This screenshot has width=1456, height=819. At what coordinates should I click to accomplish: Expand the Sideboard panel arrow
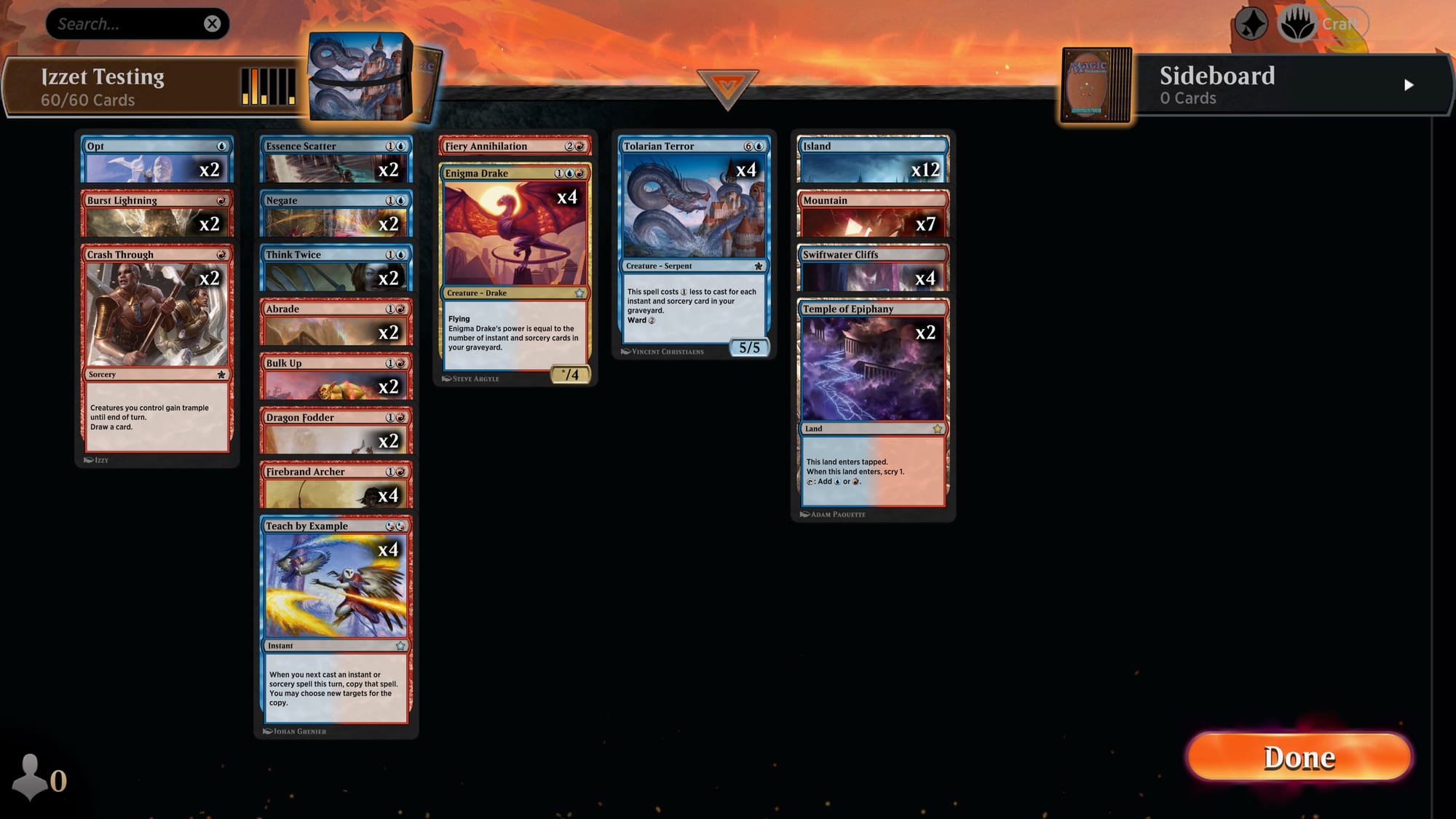click(1409, 84)
